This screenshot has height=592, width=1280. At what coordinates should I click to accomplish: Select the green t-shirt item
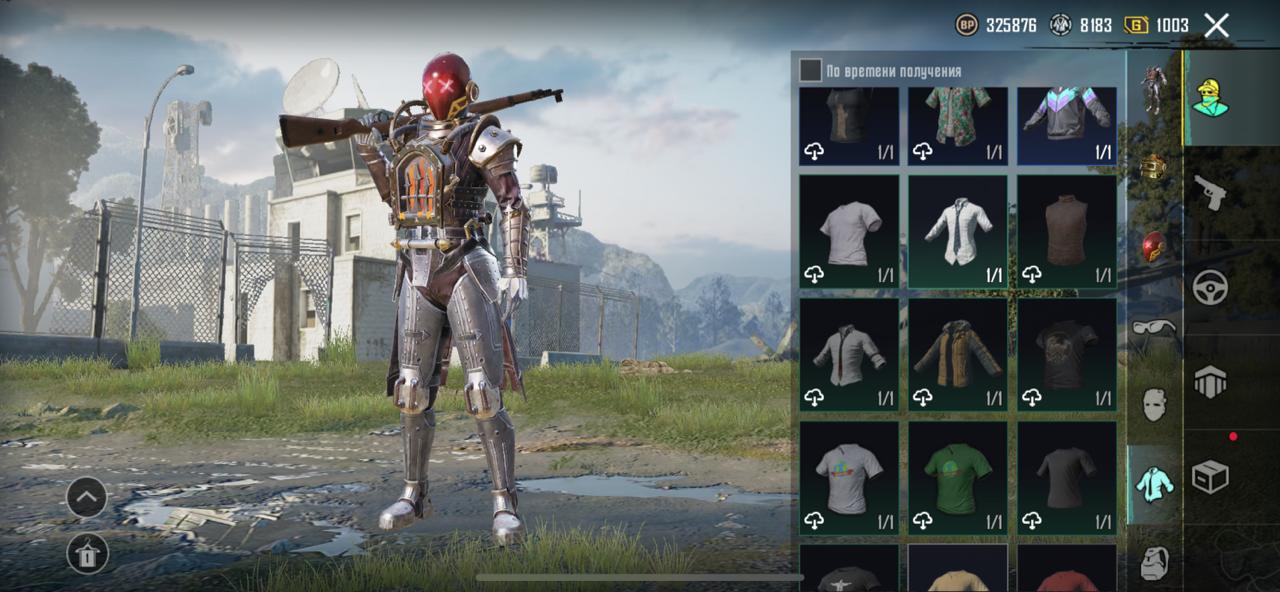[x=957, y=478]
